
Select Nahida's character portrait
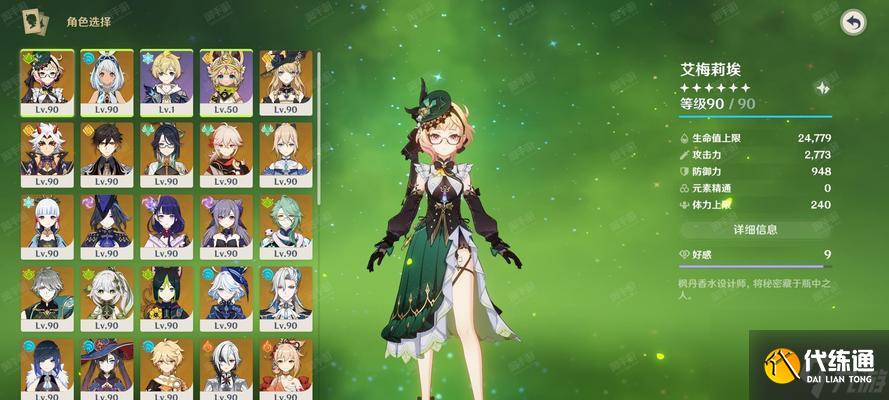[106, 299]
